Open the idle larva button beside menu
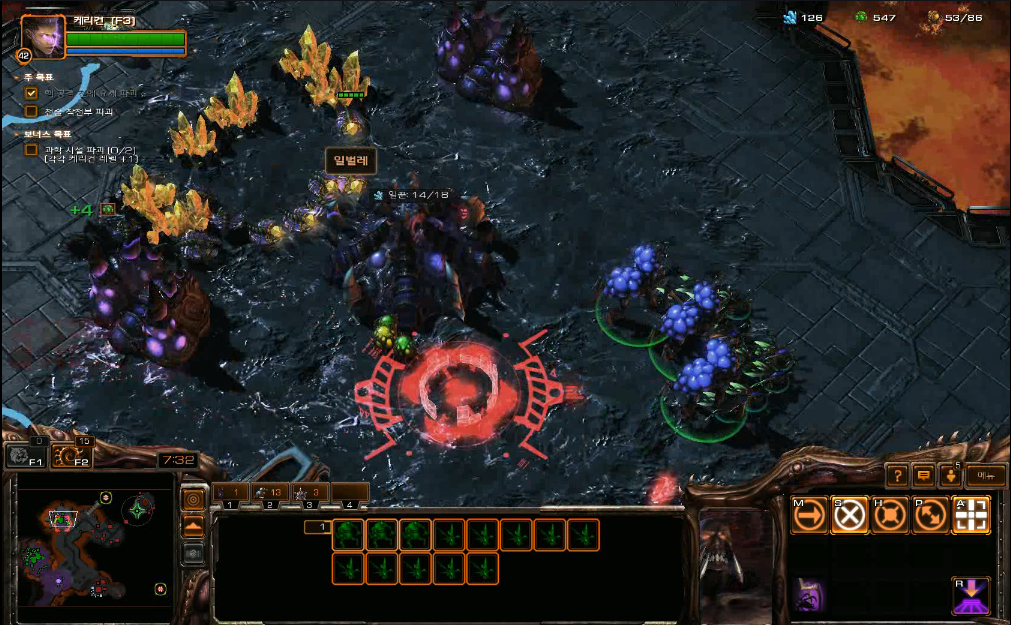Screen dimensions: 1011x625 point(949,476)
